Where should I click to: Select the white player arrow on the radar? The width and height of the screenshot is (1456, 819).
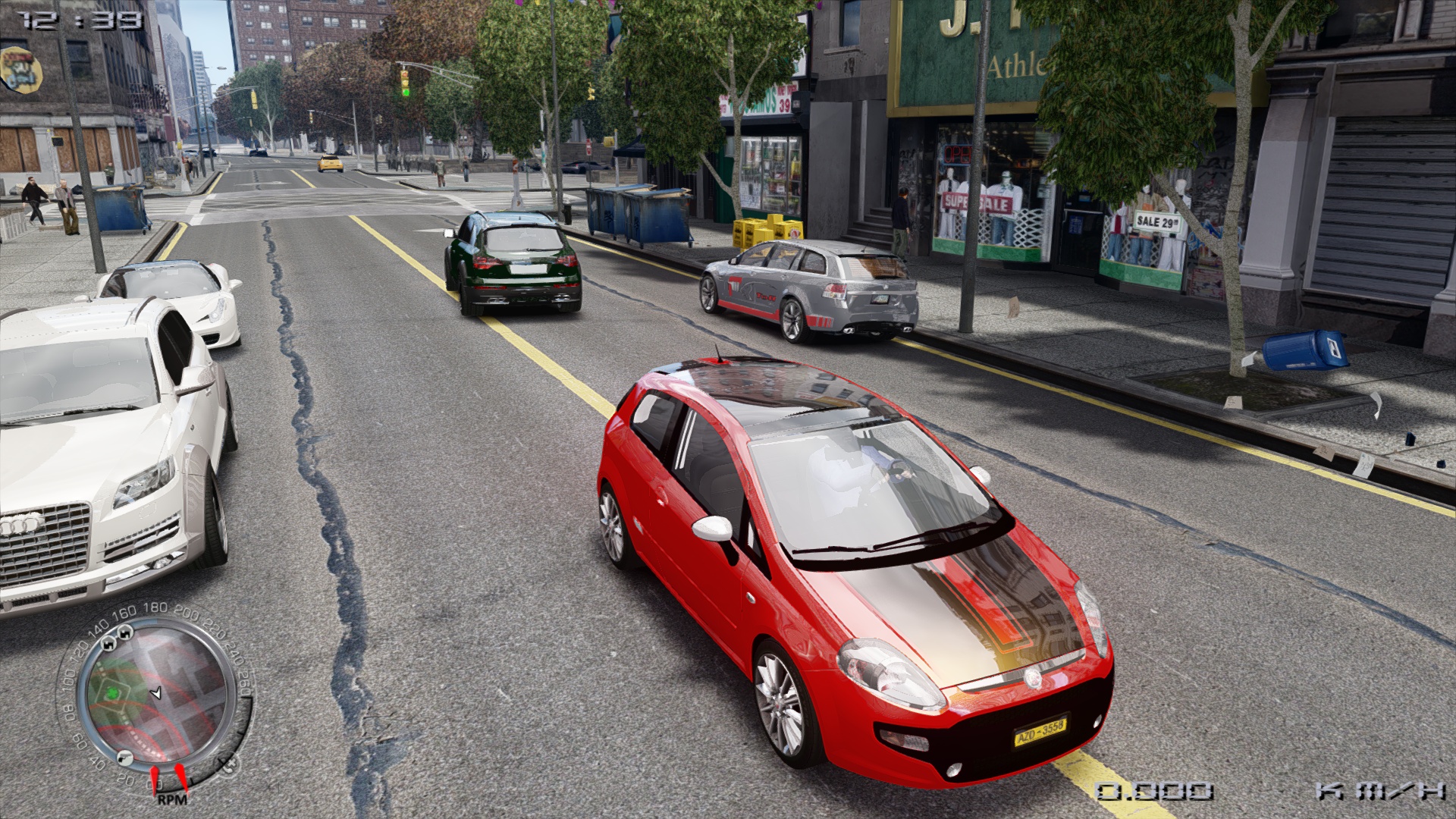click(156, 693)
